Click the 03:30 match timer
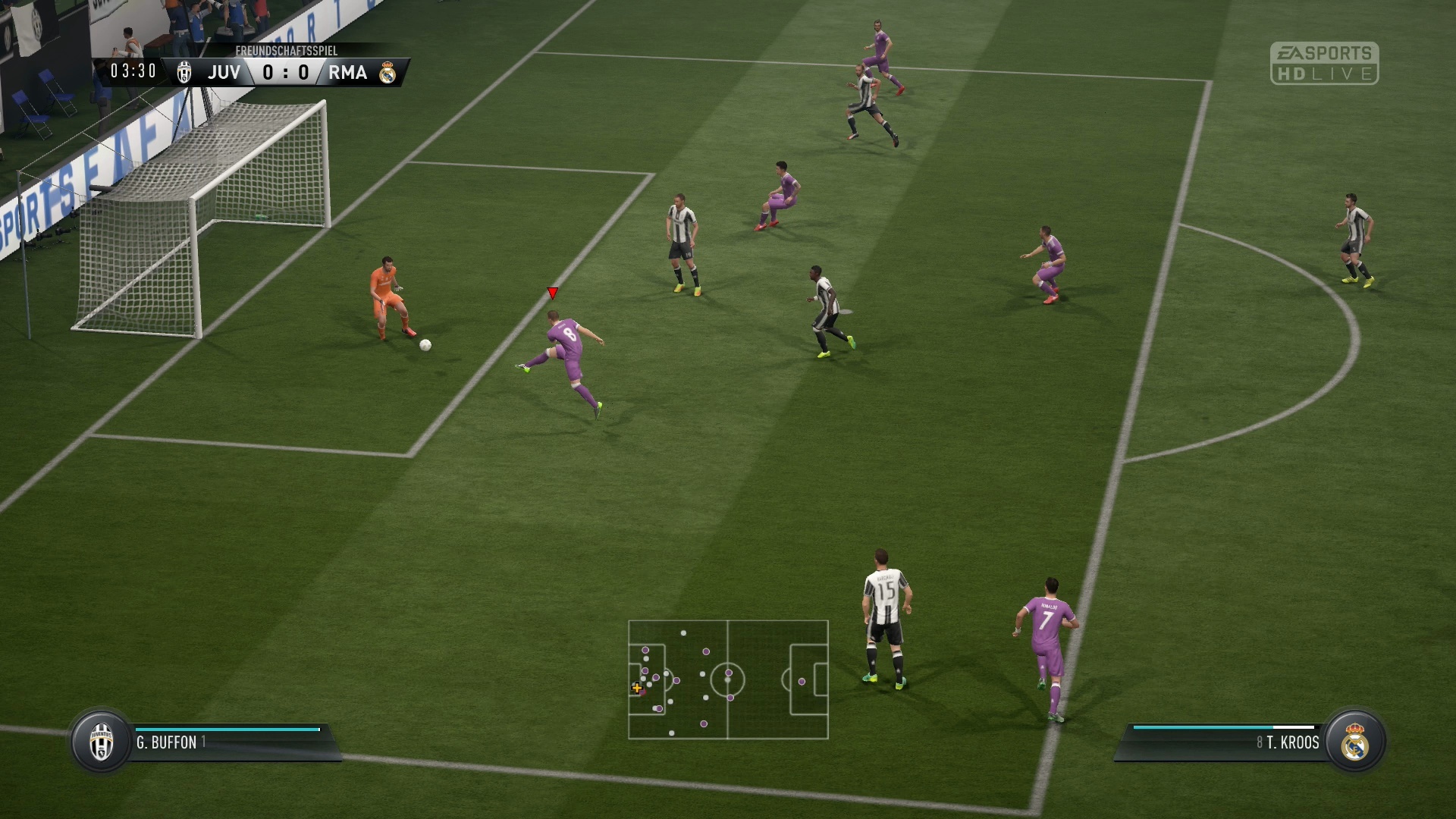1456x819 pixels. click(132, 72)
